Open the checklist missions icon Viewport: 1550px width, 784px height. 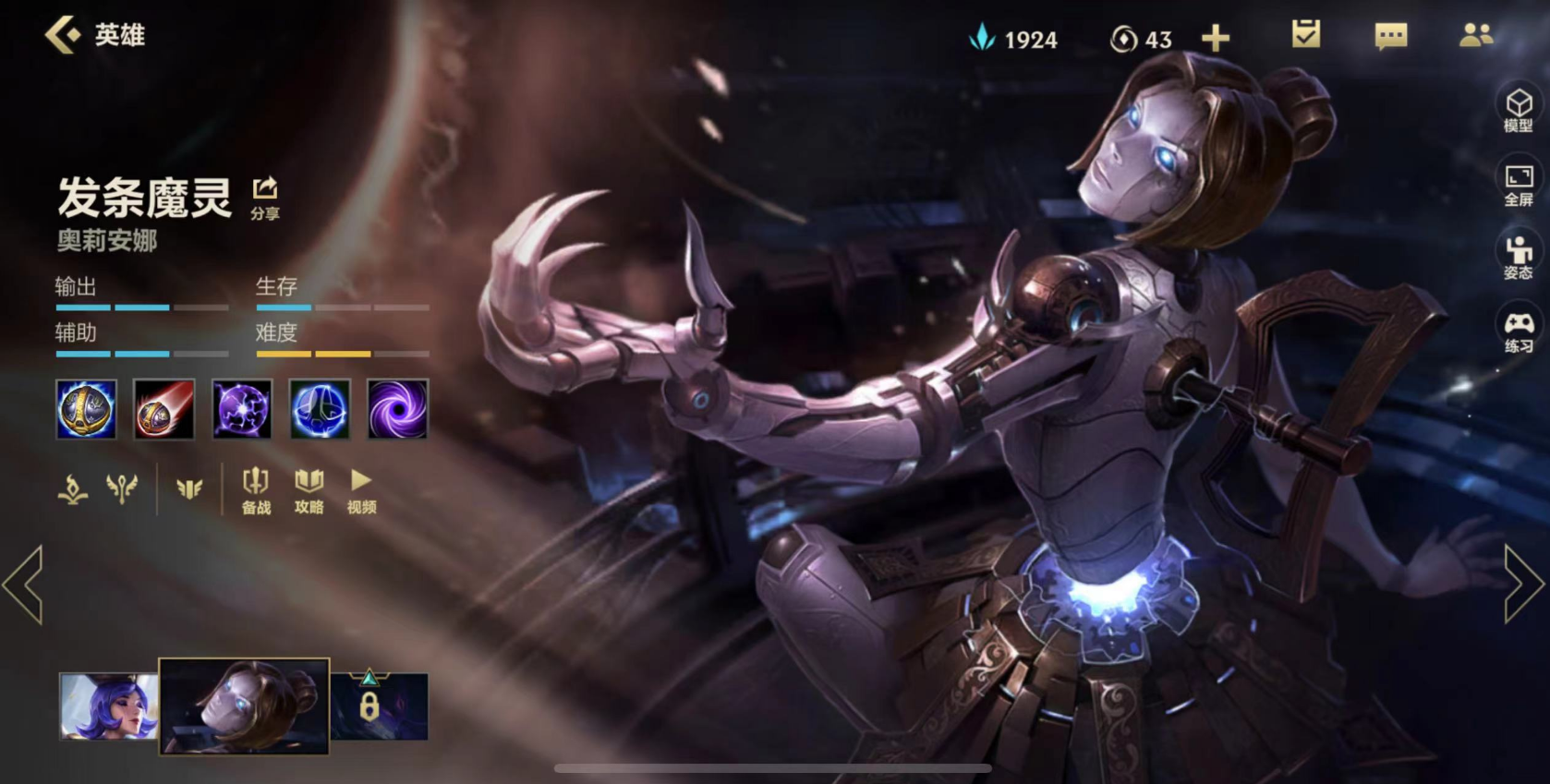(x=1305, y=36)
